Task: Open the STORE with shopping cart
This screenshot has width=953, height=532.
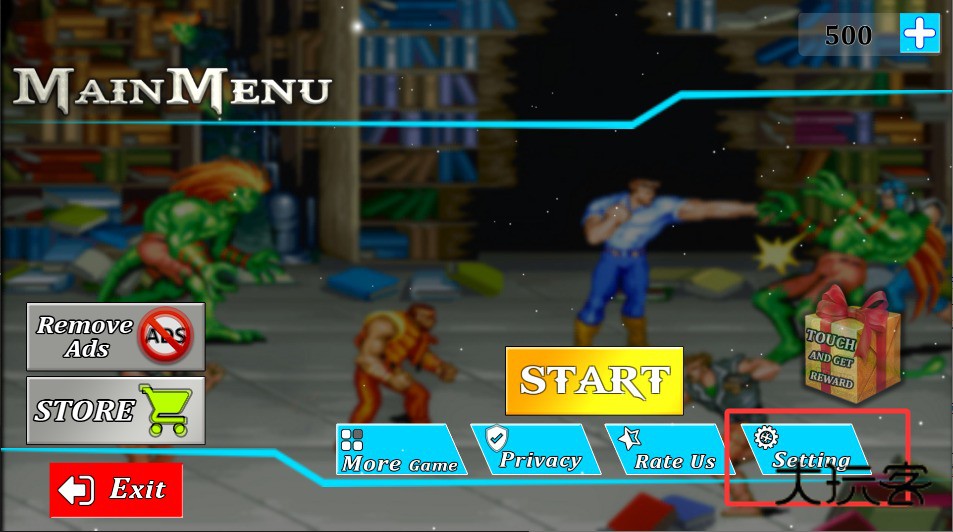Action: pyautogui.click(x=115, y=410)
